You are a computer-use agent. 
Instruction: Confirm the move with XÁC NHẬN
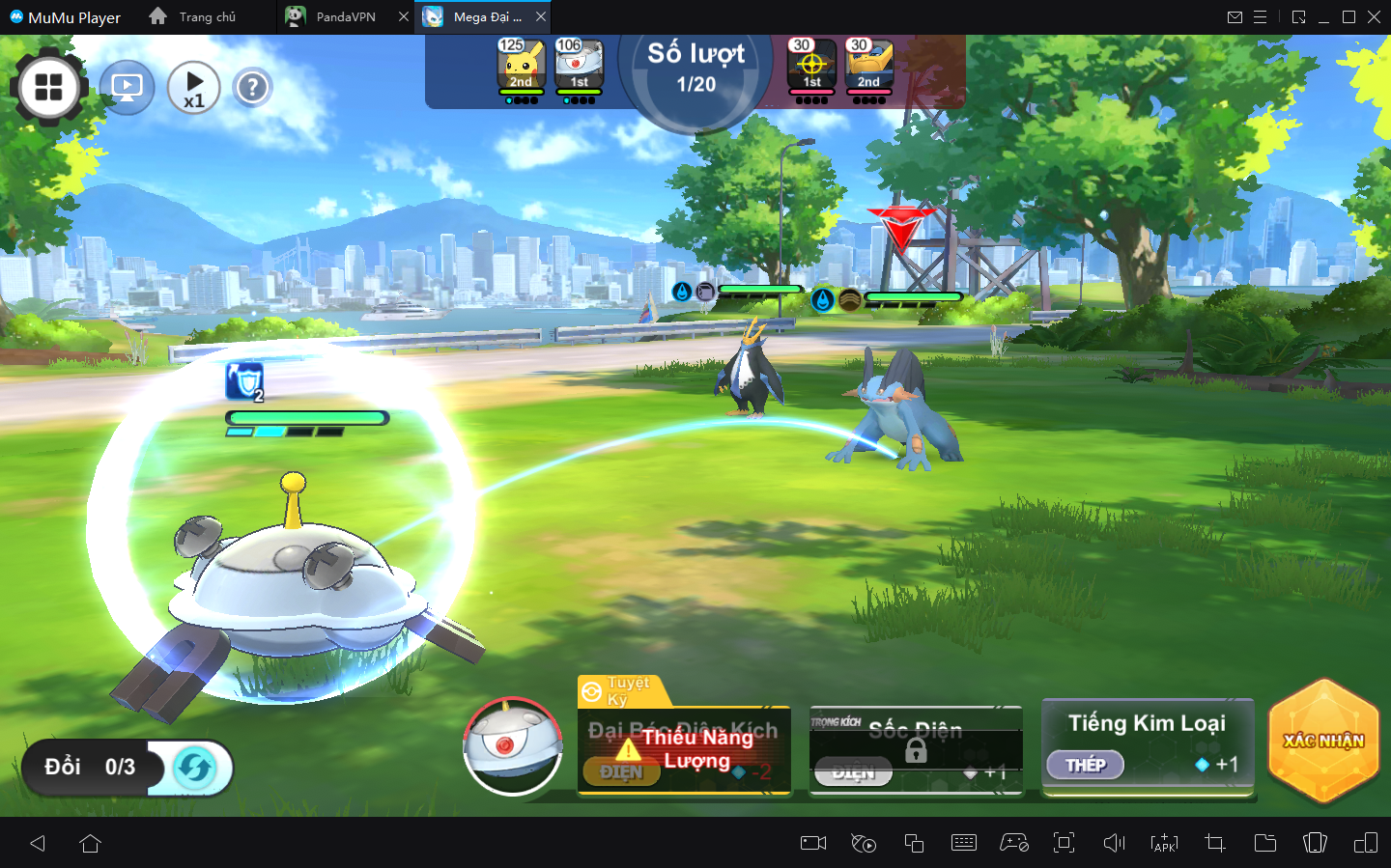pyautogui.click(x=1323, y=742)
